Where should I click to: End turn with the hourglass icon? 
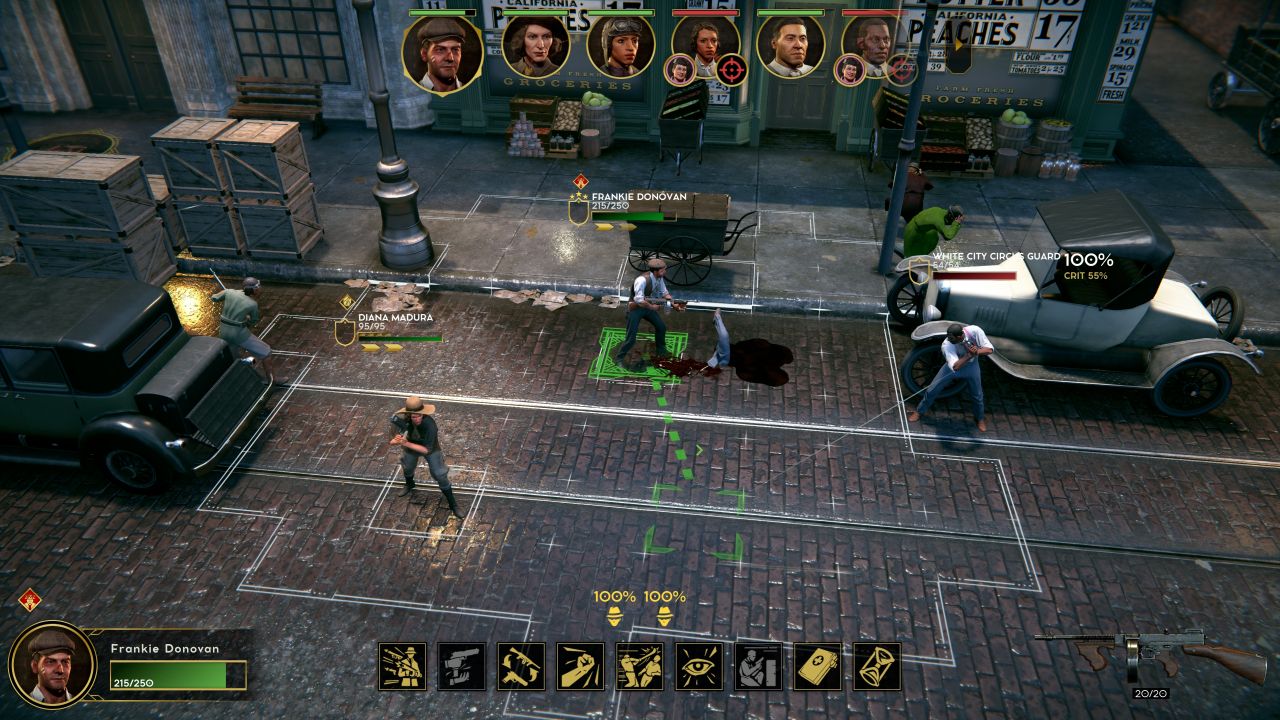point(877,666)
